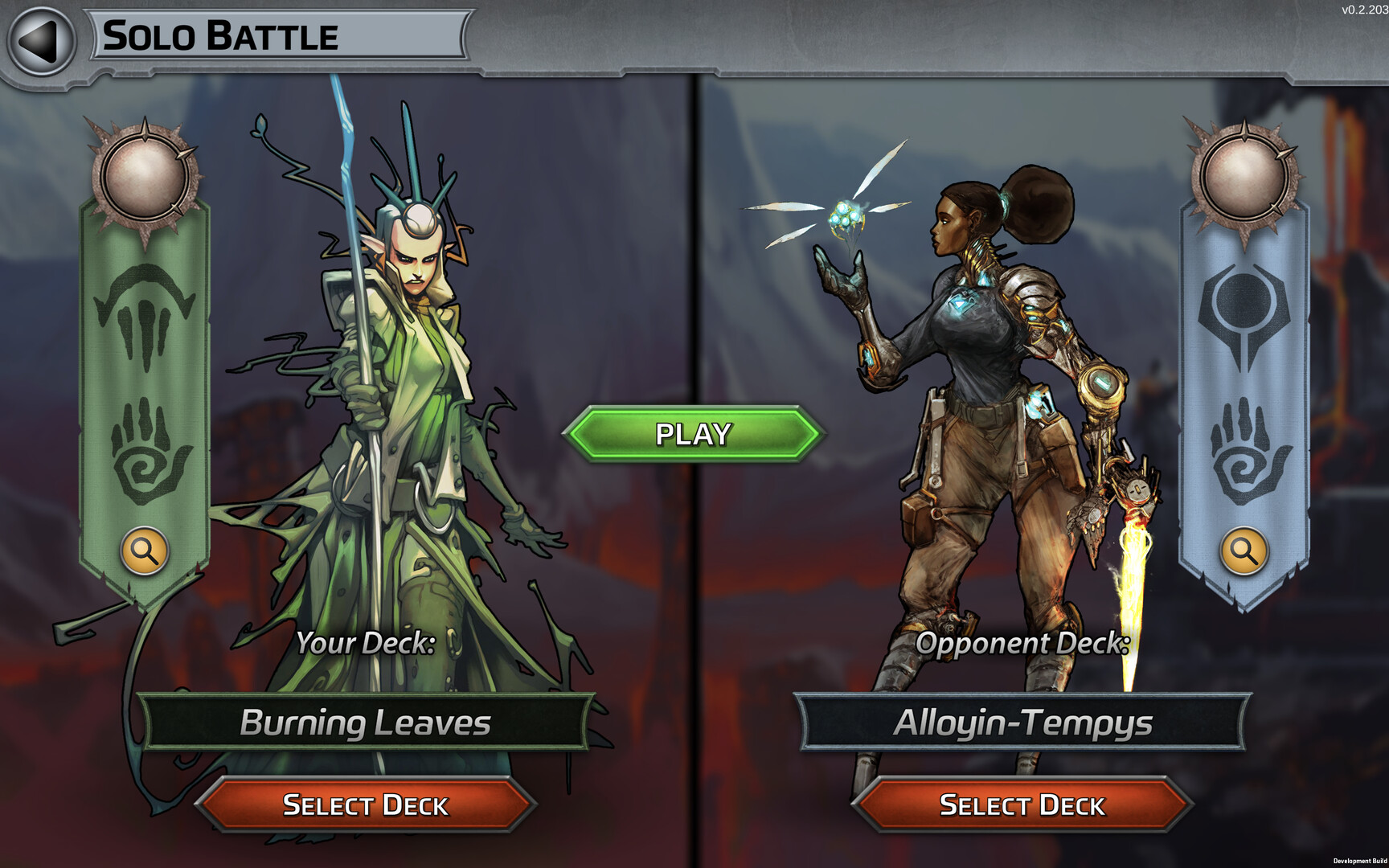1389x868 pixels.
Task: Click the Opponent Deck label
Action: [1022, 643]
